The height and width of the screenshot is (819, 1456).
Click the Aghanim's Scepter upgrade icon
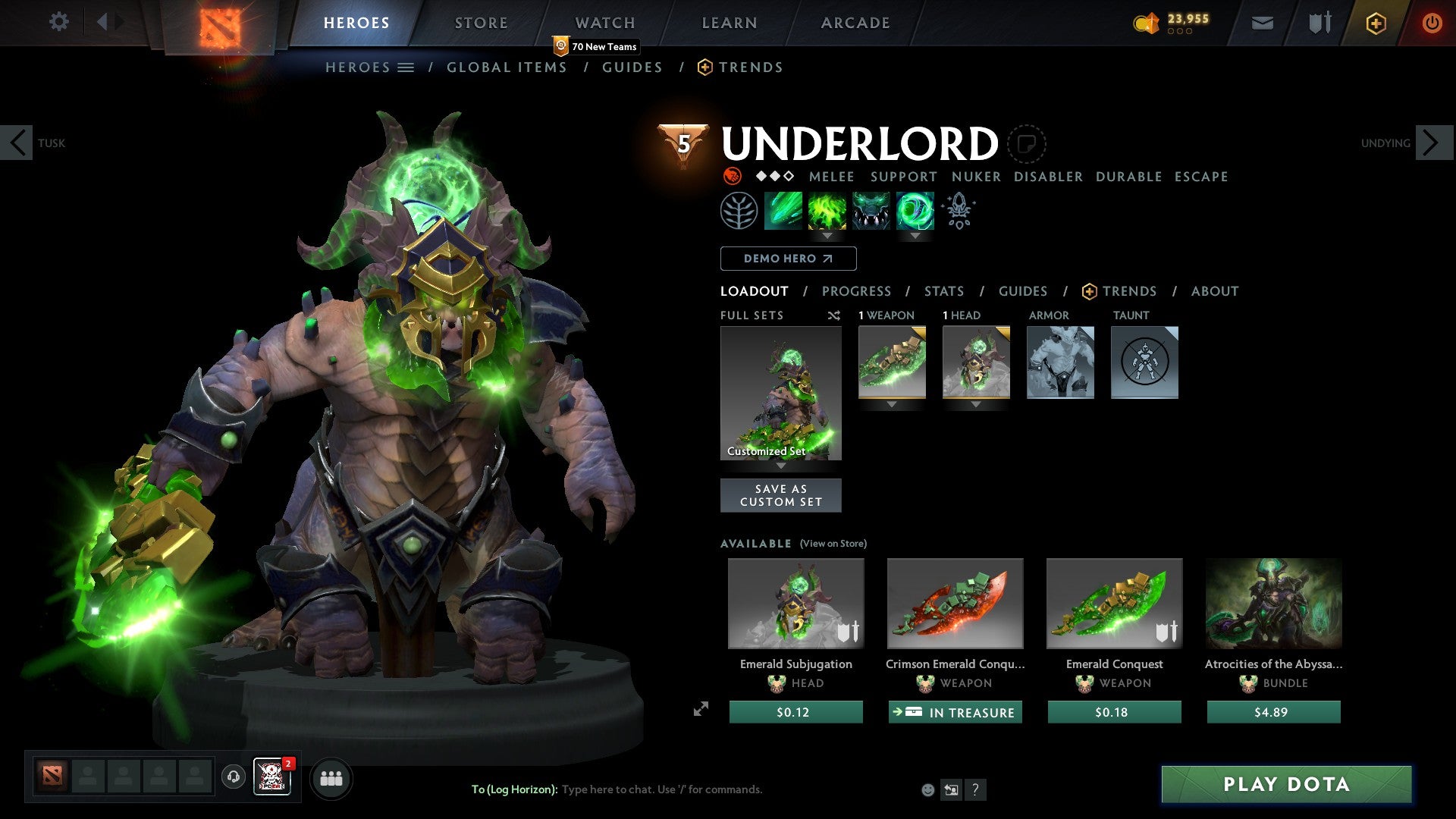click(x=958, y=210)
